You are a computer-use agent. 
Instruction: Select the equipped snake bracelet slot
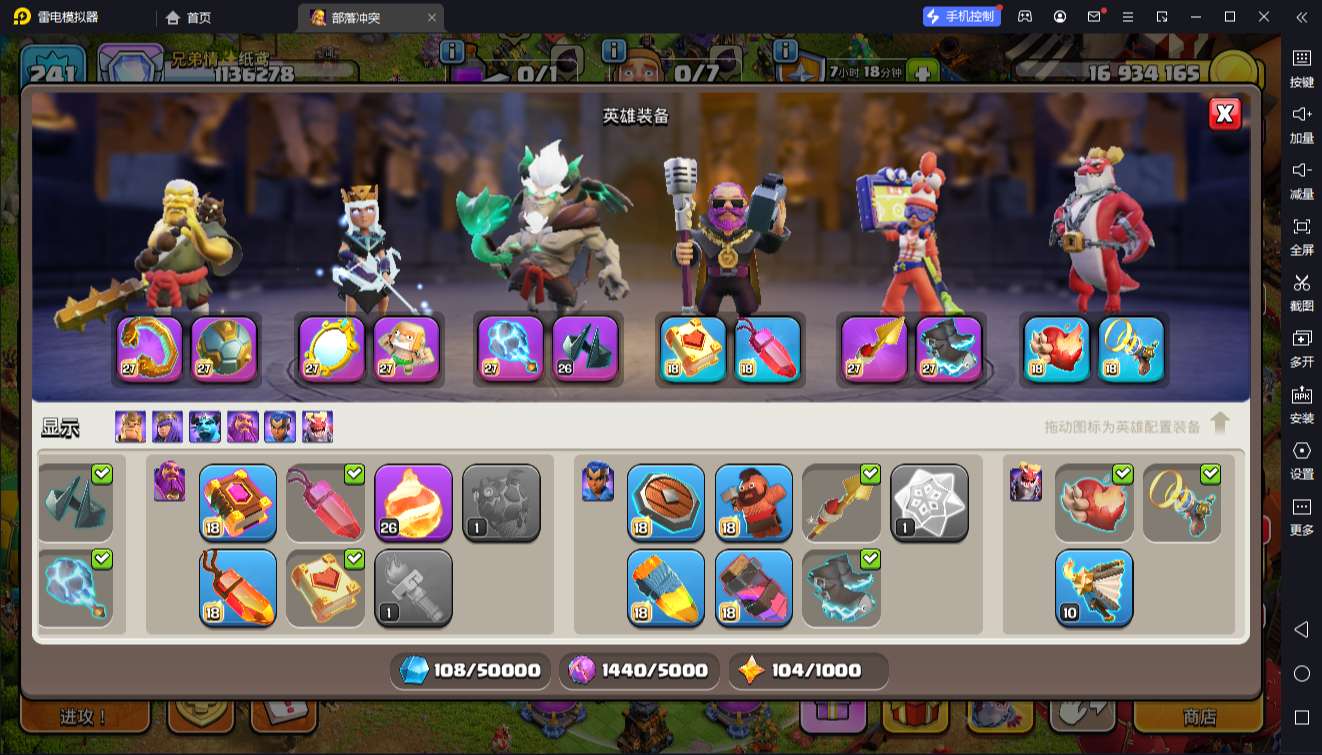tap(150, 349)
